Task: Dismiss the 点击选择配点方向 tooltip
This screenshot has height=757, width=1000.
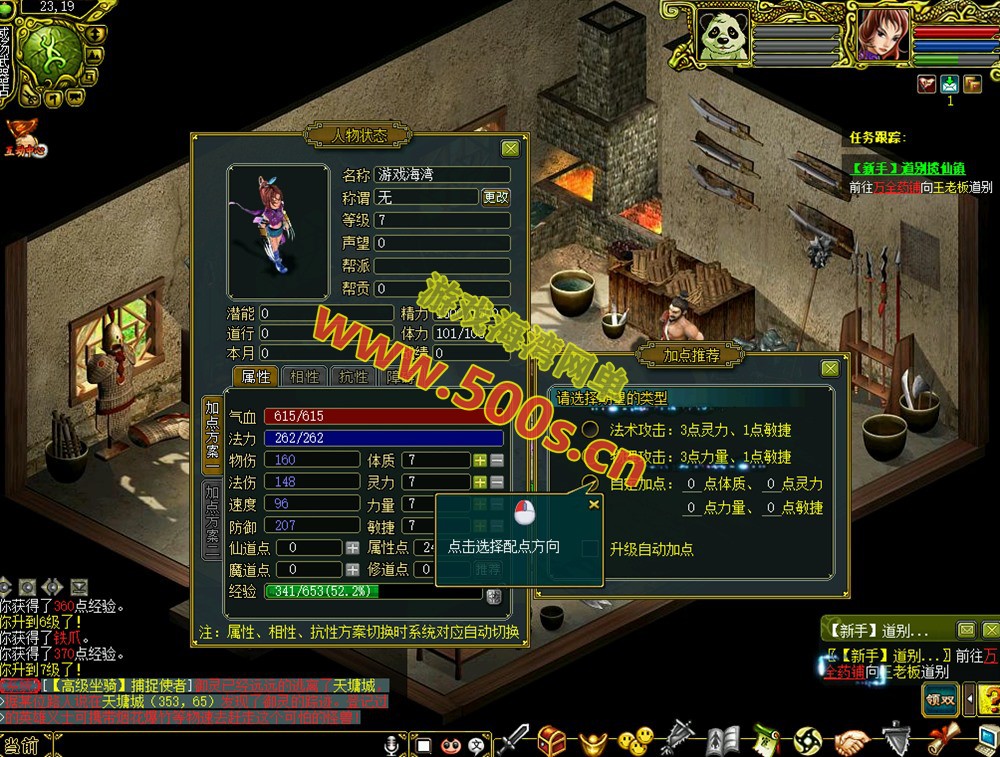Action: [594, 505]
